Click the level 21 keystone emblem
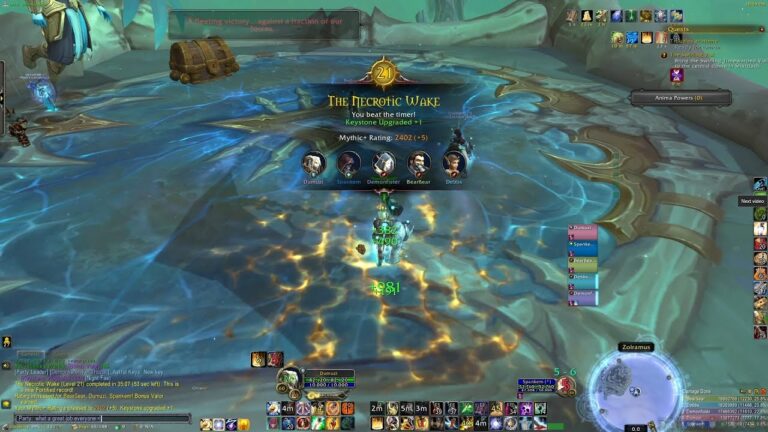Screen dimensions: 768x432 point(383,73)
